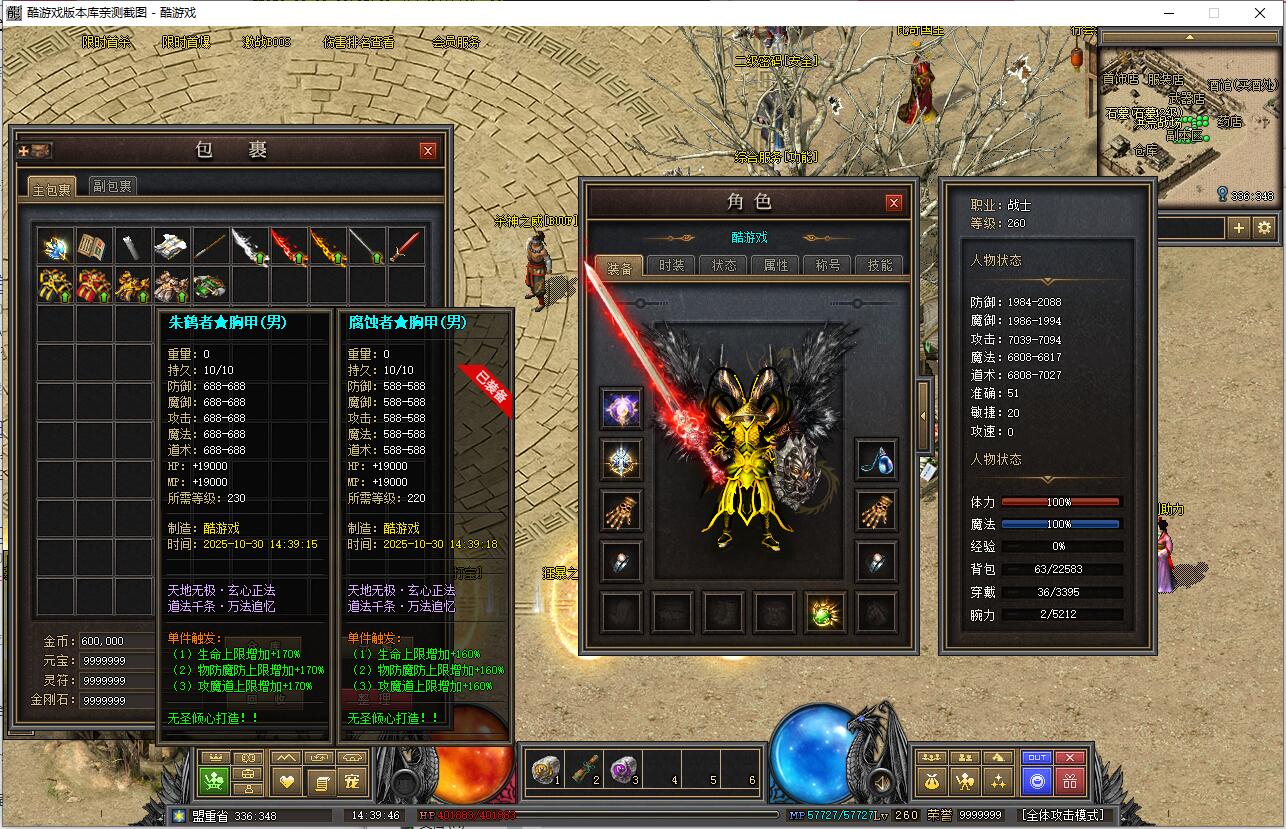
Task: Switch to the 技能 tab
Action: click(880, 266)
